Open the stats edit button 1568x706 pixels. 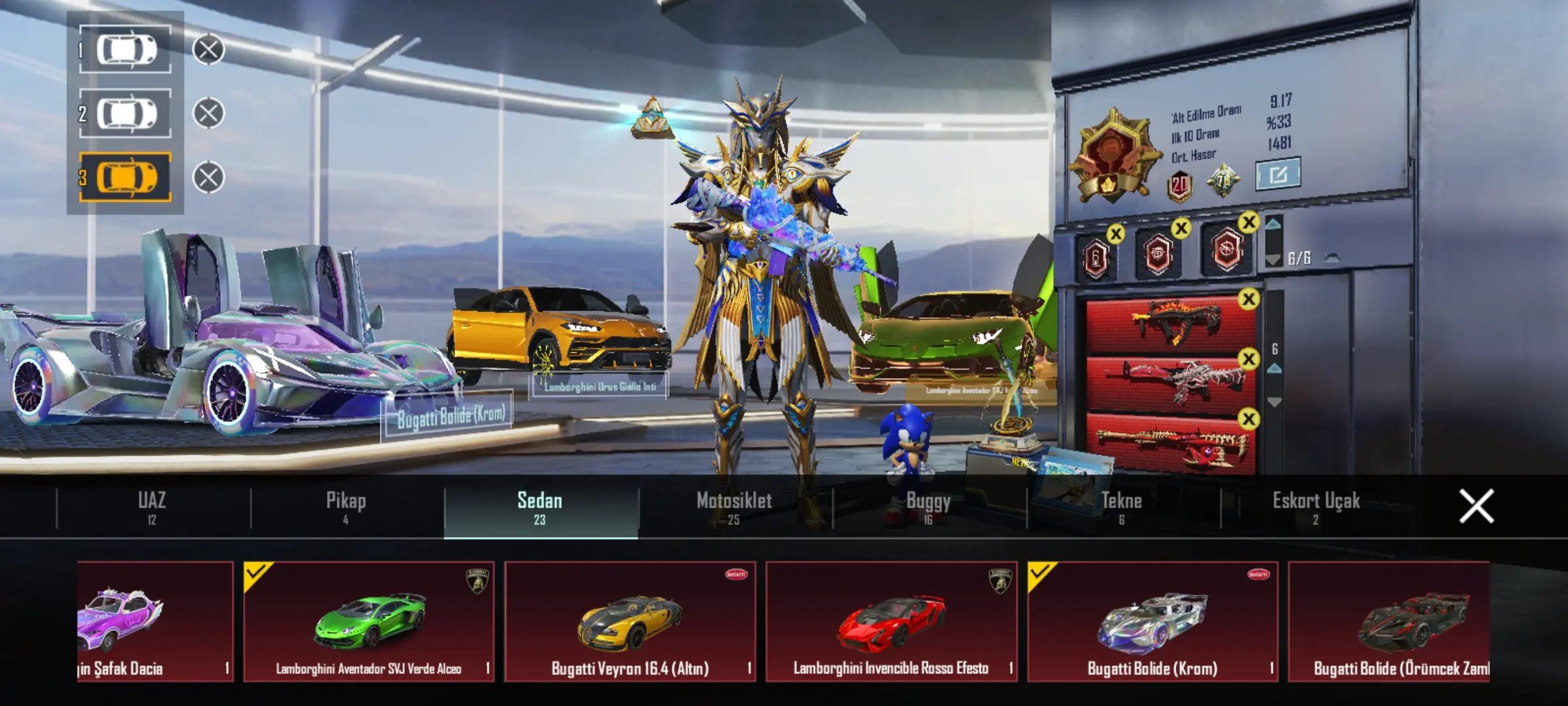tap(1277, 175)
